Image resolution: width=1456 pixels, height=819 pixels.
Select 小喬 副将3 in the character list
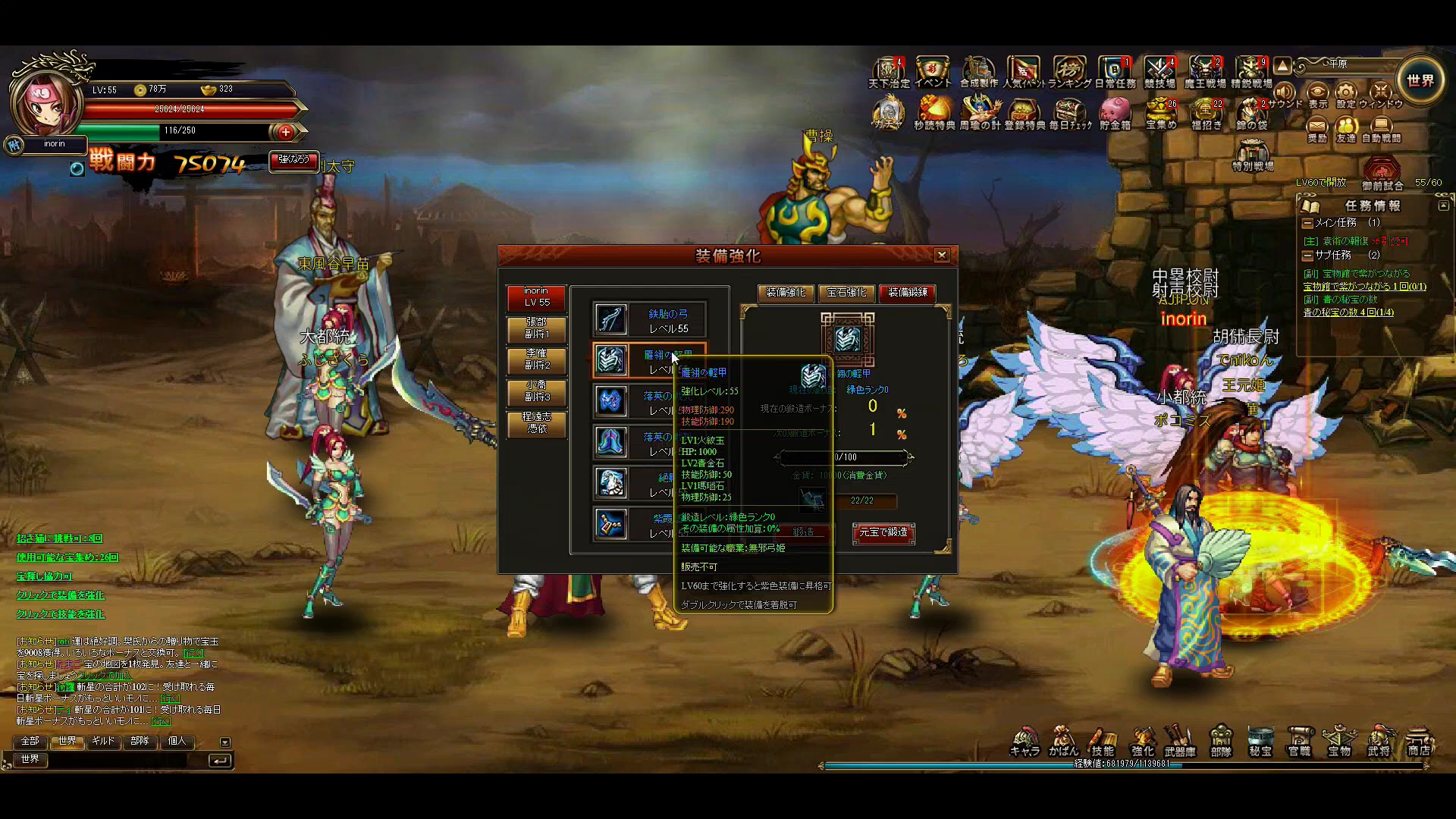(537, 391)
